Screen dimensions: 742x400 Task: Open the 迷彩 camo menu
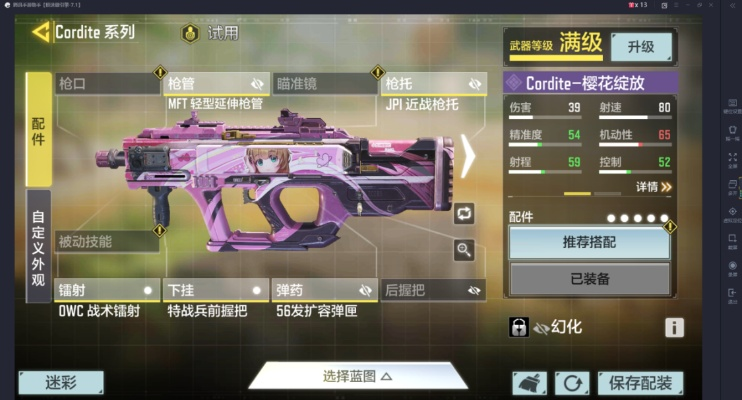pos(61,382)
